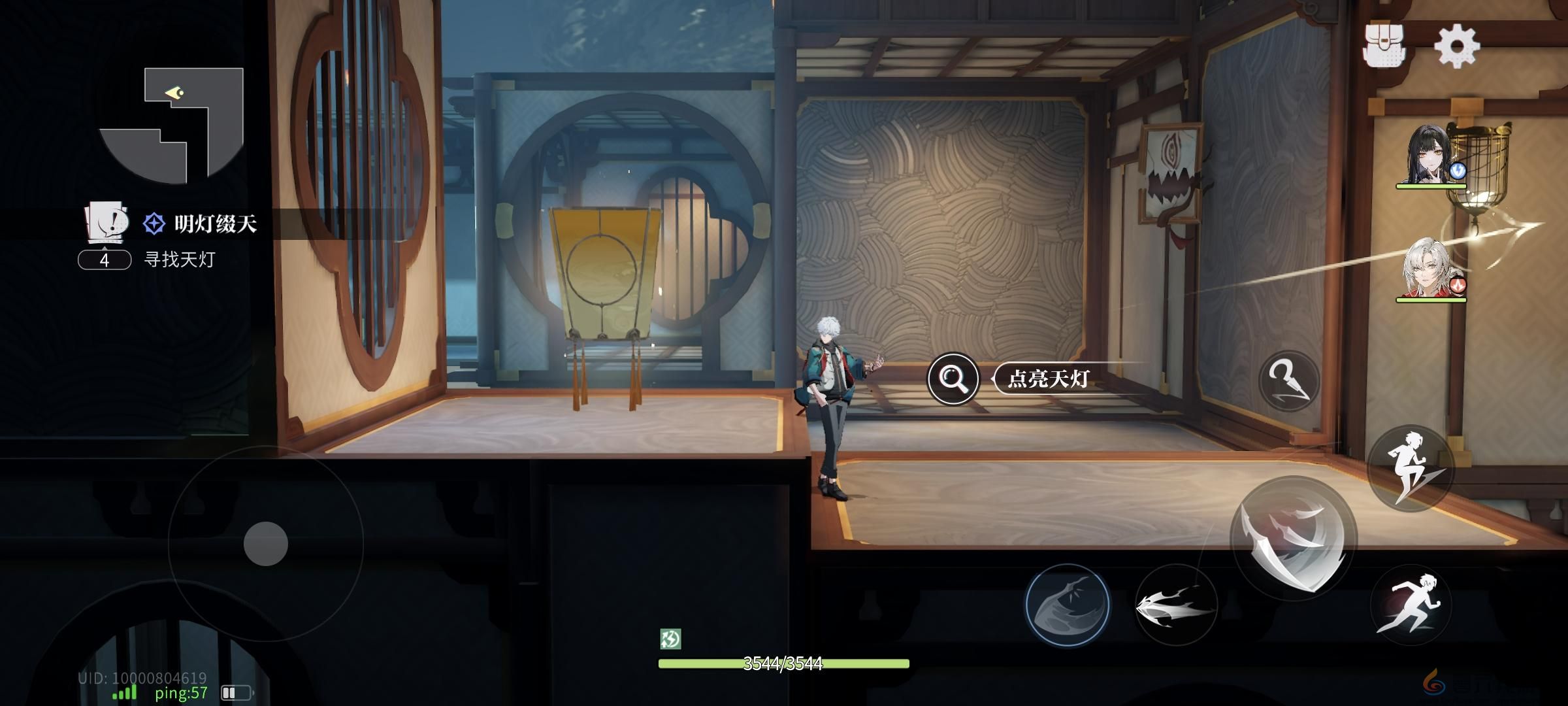
Task: Tap the sprint dash button
Action: click(x=1411, y=605)
